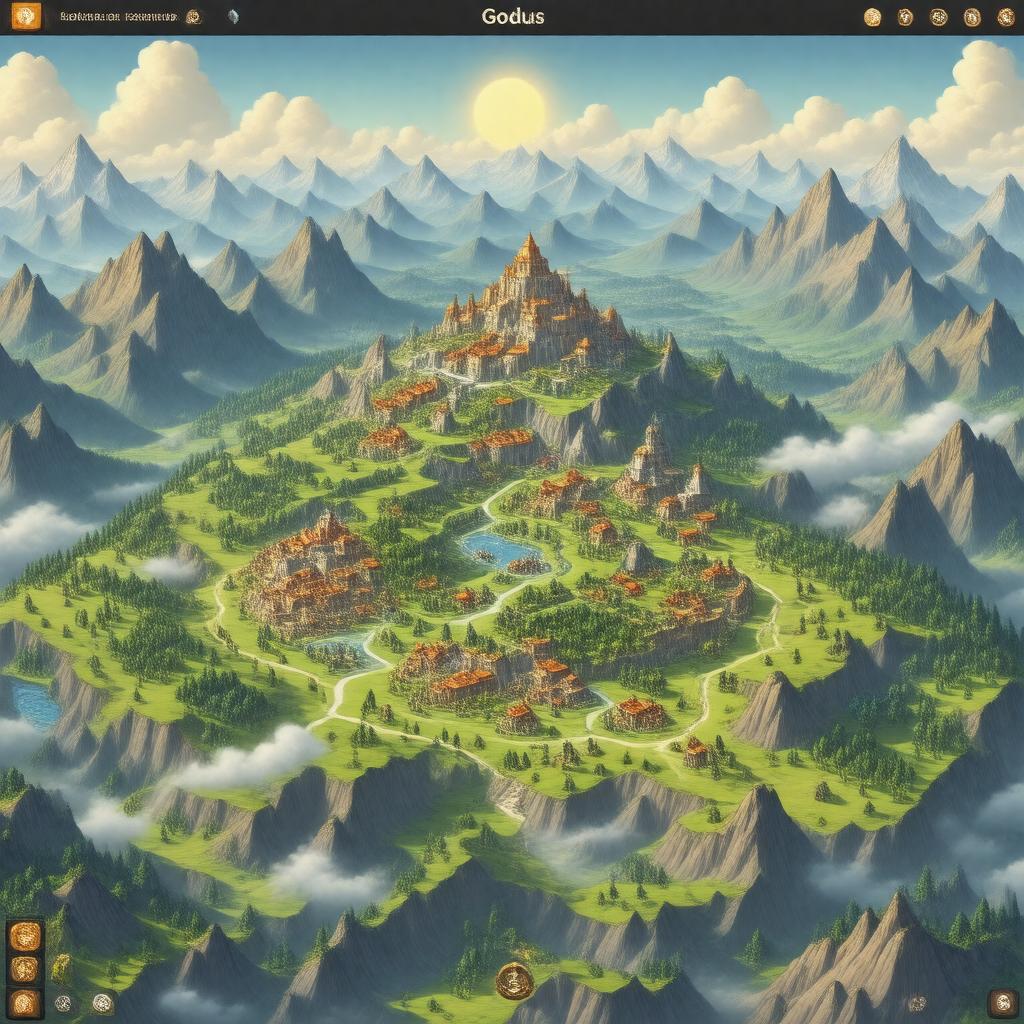This screenshot has width=1024, height=1024.
Task: Click the dark brown framed pale emblem button
Action: [x=1002, y=1003]
